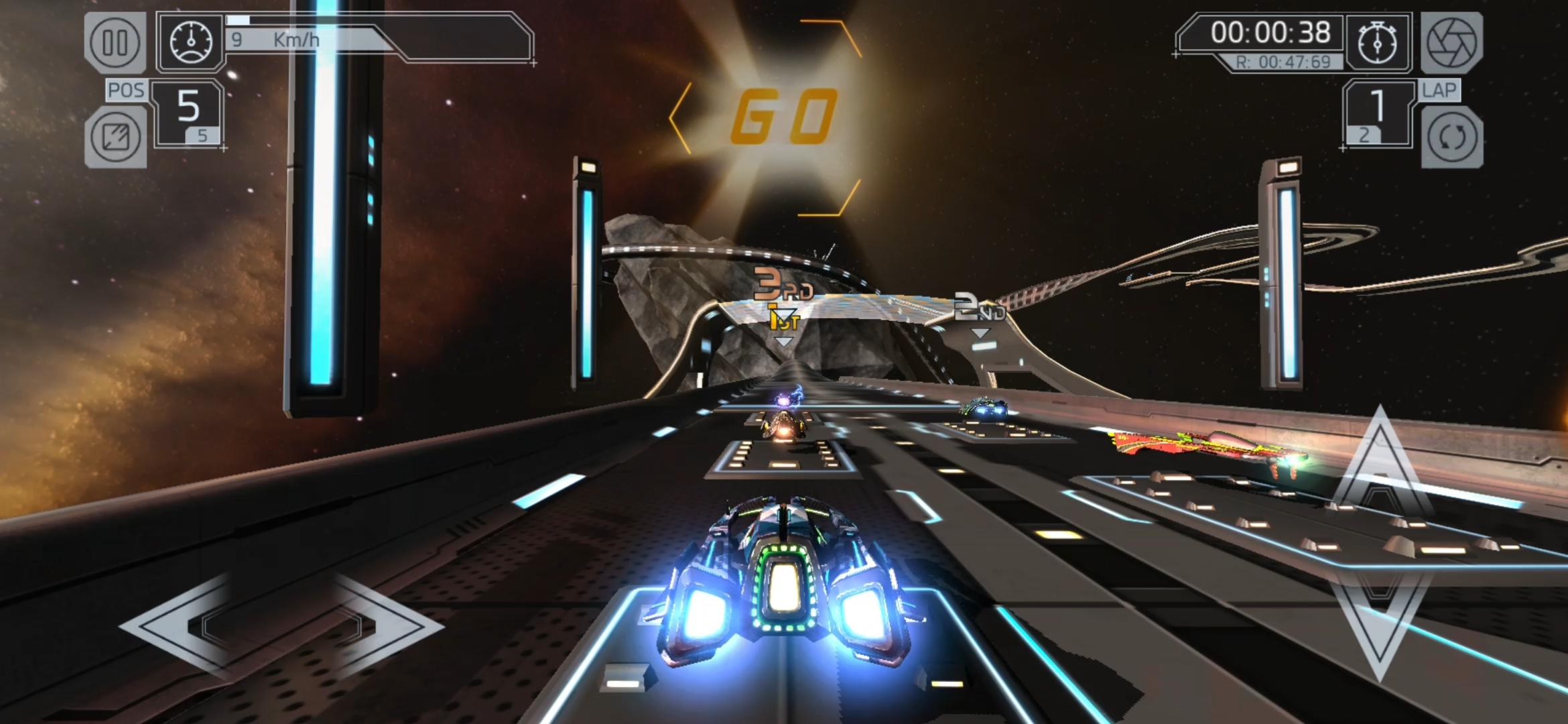1568x724 pixels.
Task: Pause the race using the pause icon
Action: pos(115,42)
